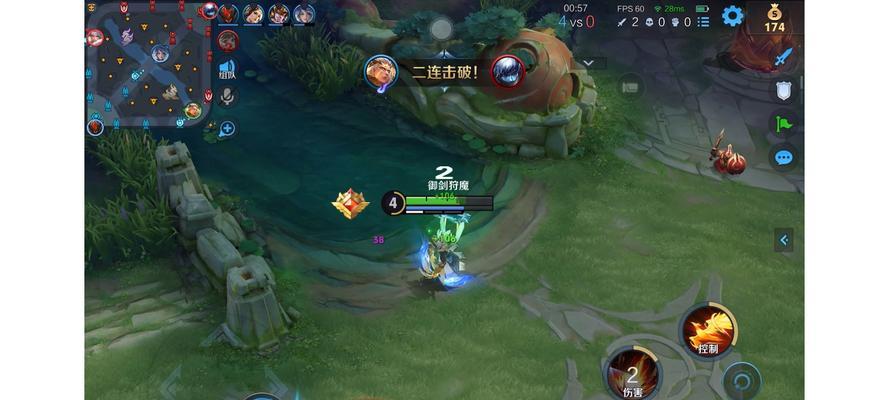The height and width of the screenshot is (400, 889).
Task: Open the quick chat bubble
Action: (784, 157)
